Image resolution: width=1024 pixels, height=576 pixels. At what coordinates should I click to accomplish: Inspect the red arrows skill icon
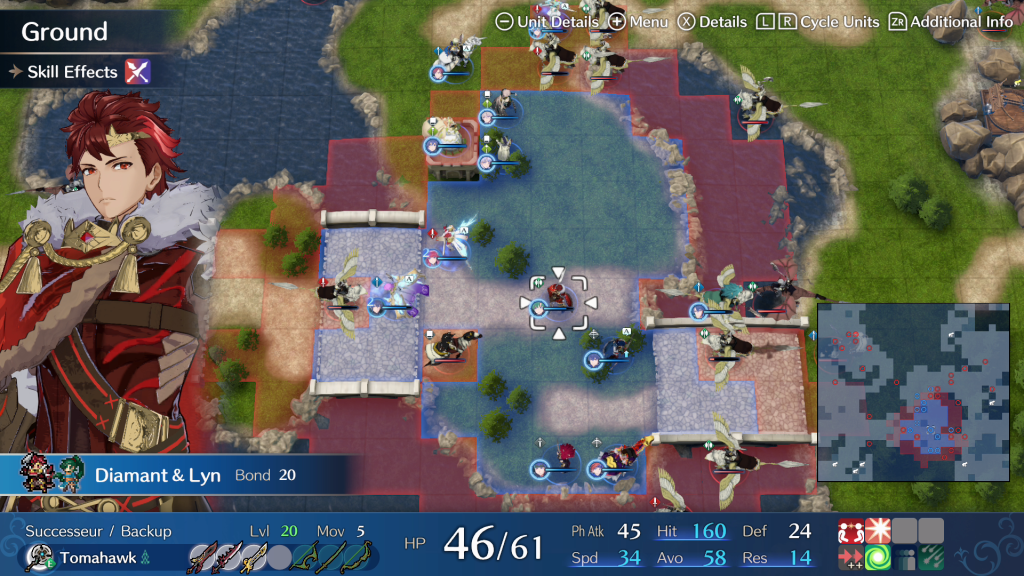[851, 558]
